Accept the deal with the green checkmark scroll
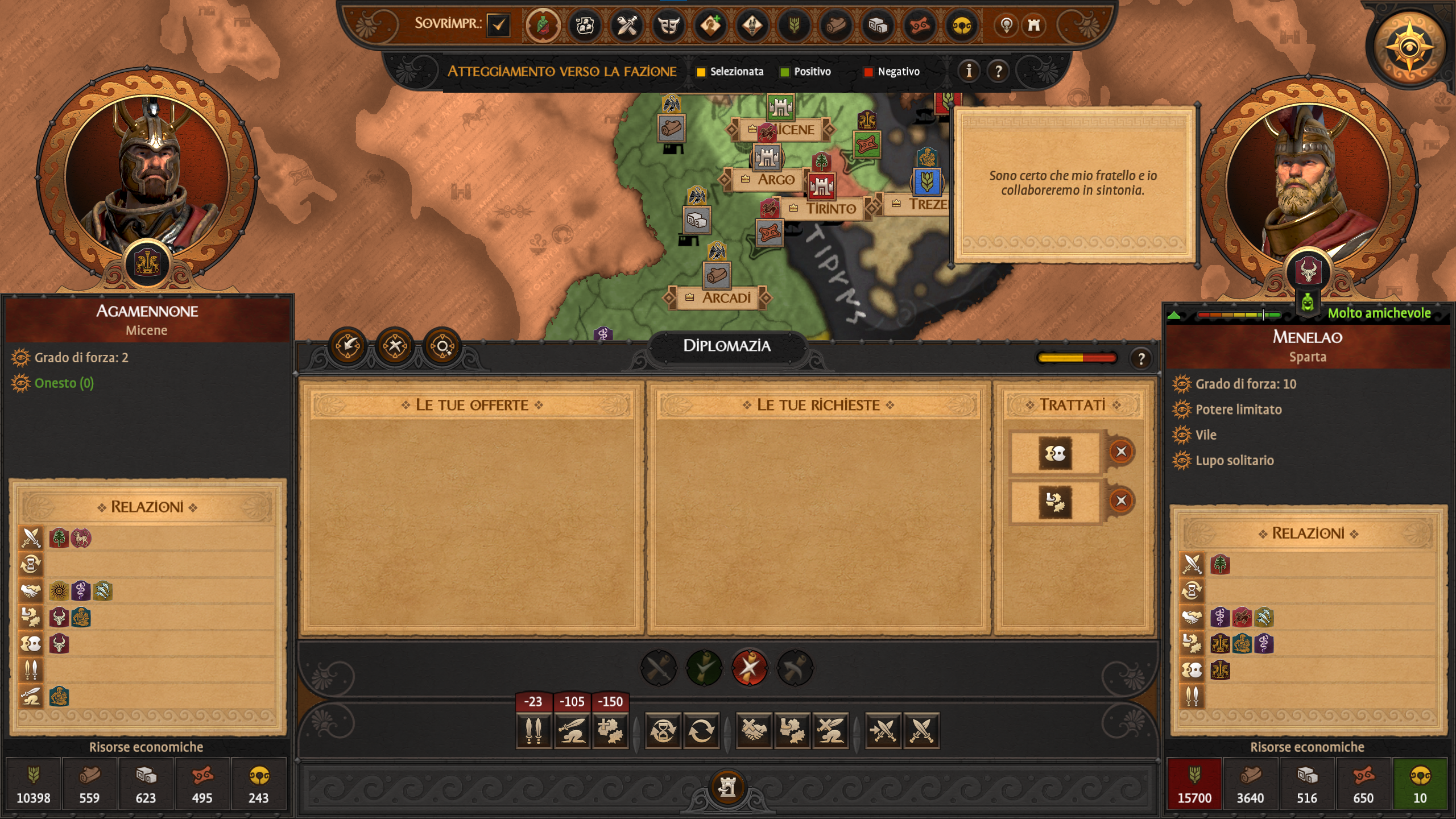 click(704, 668)
